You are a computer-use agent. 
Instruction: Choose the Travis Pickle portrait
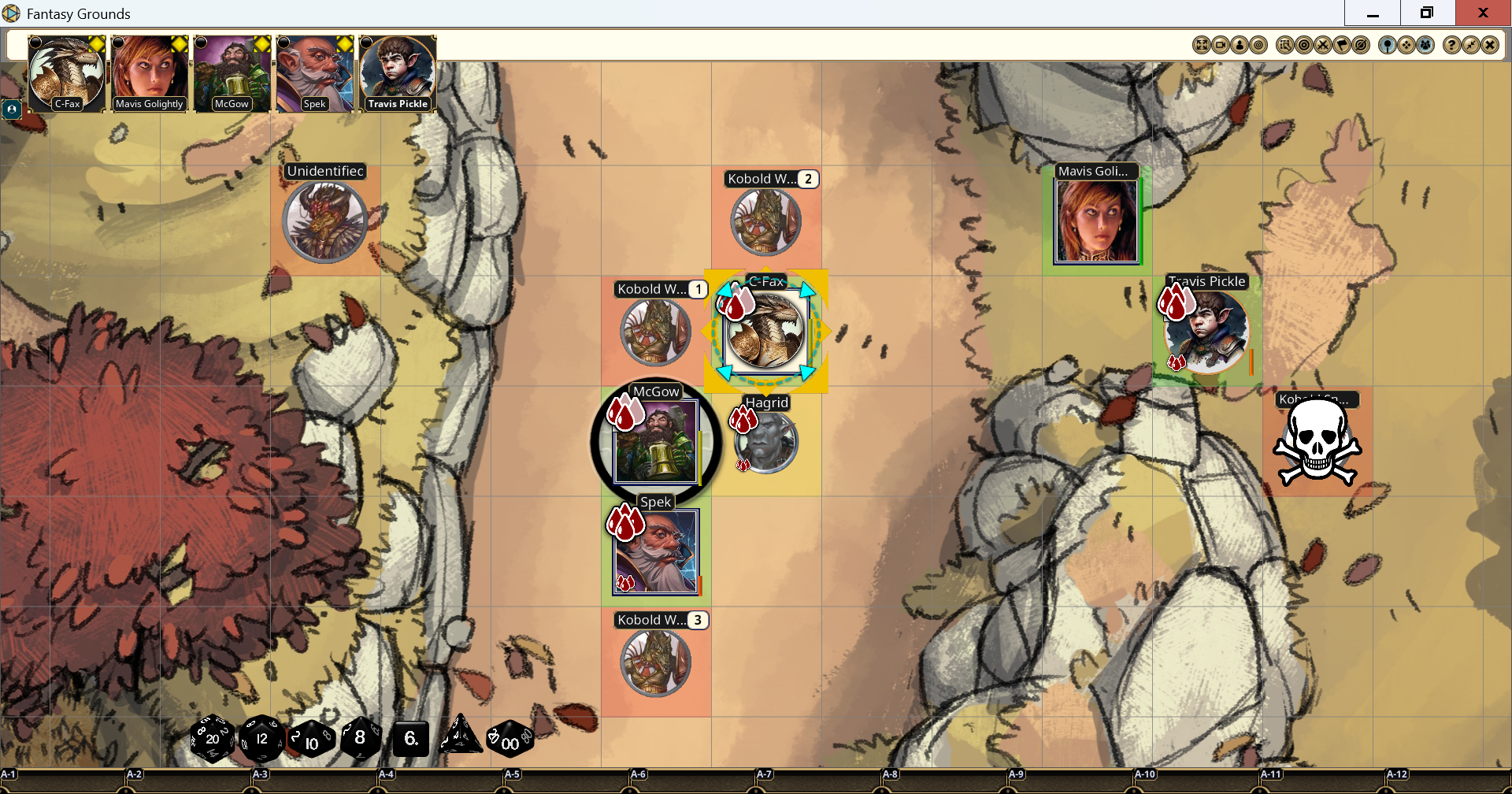398,73
